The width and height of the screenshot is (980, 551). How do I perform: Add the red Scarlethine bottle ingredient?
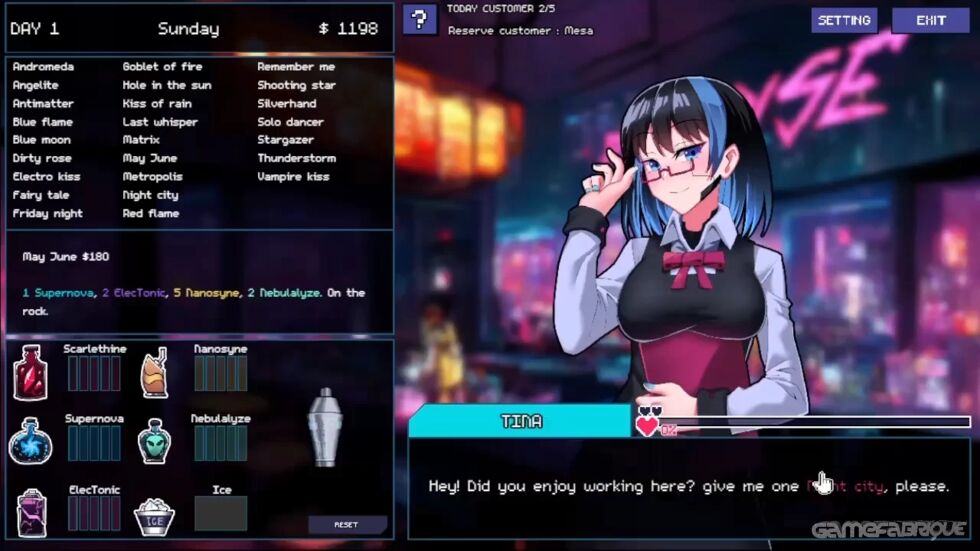click(x=31, y=374)
